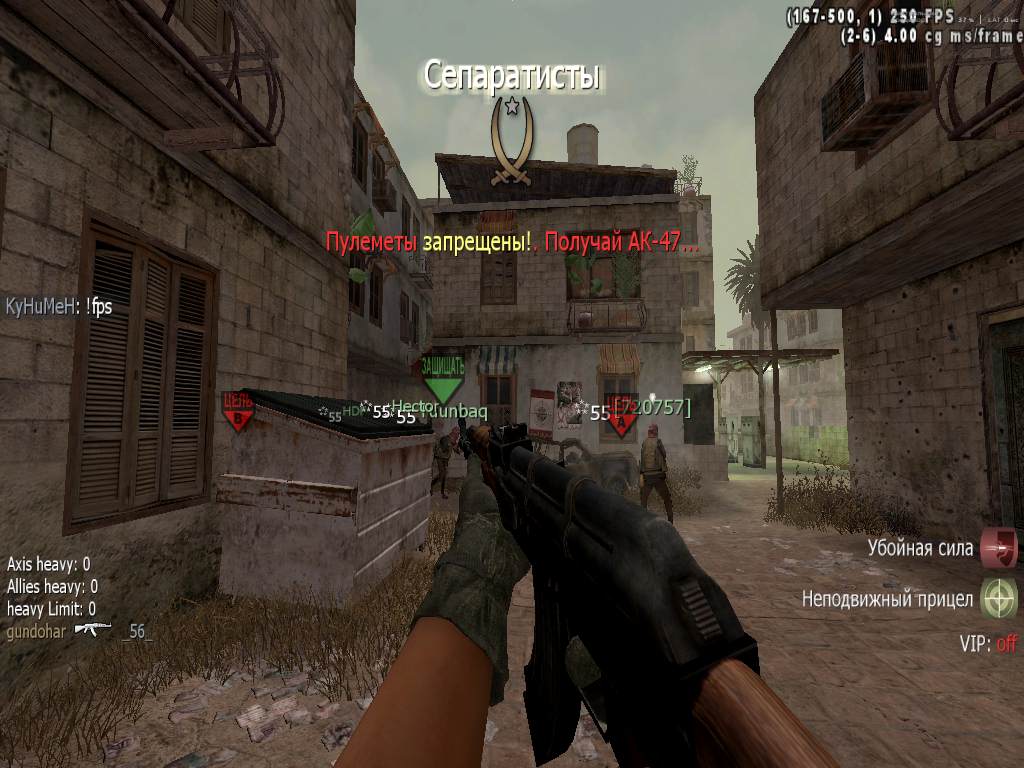Click the Убойная сила perk icon
This screenshot has width=1024, height=768.
998,549
